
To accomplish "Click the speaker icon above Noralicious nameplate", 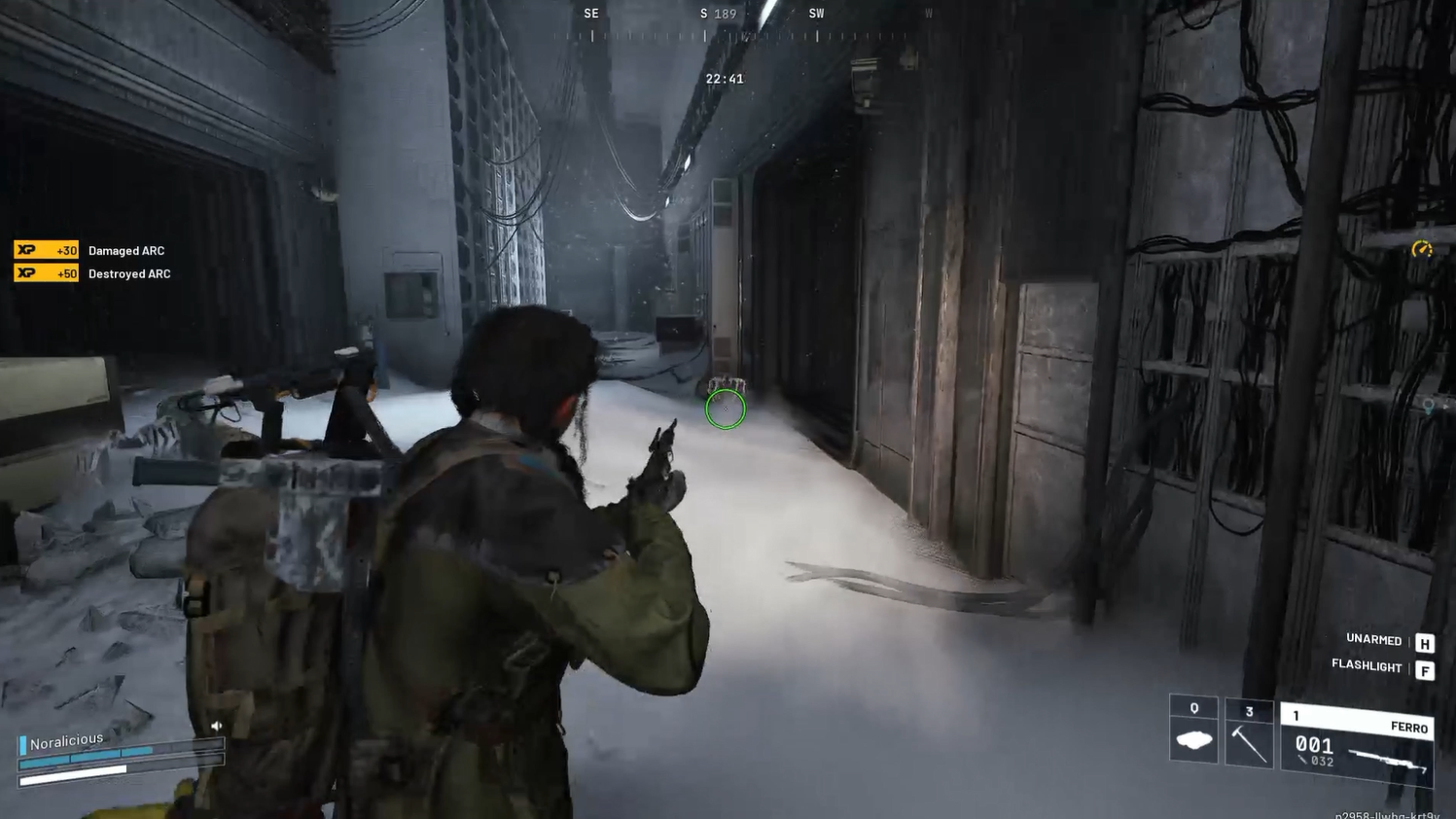I will [217, 725].
